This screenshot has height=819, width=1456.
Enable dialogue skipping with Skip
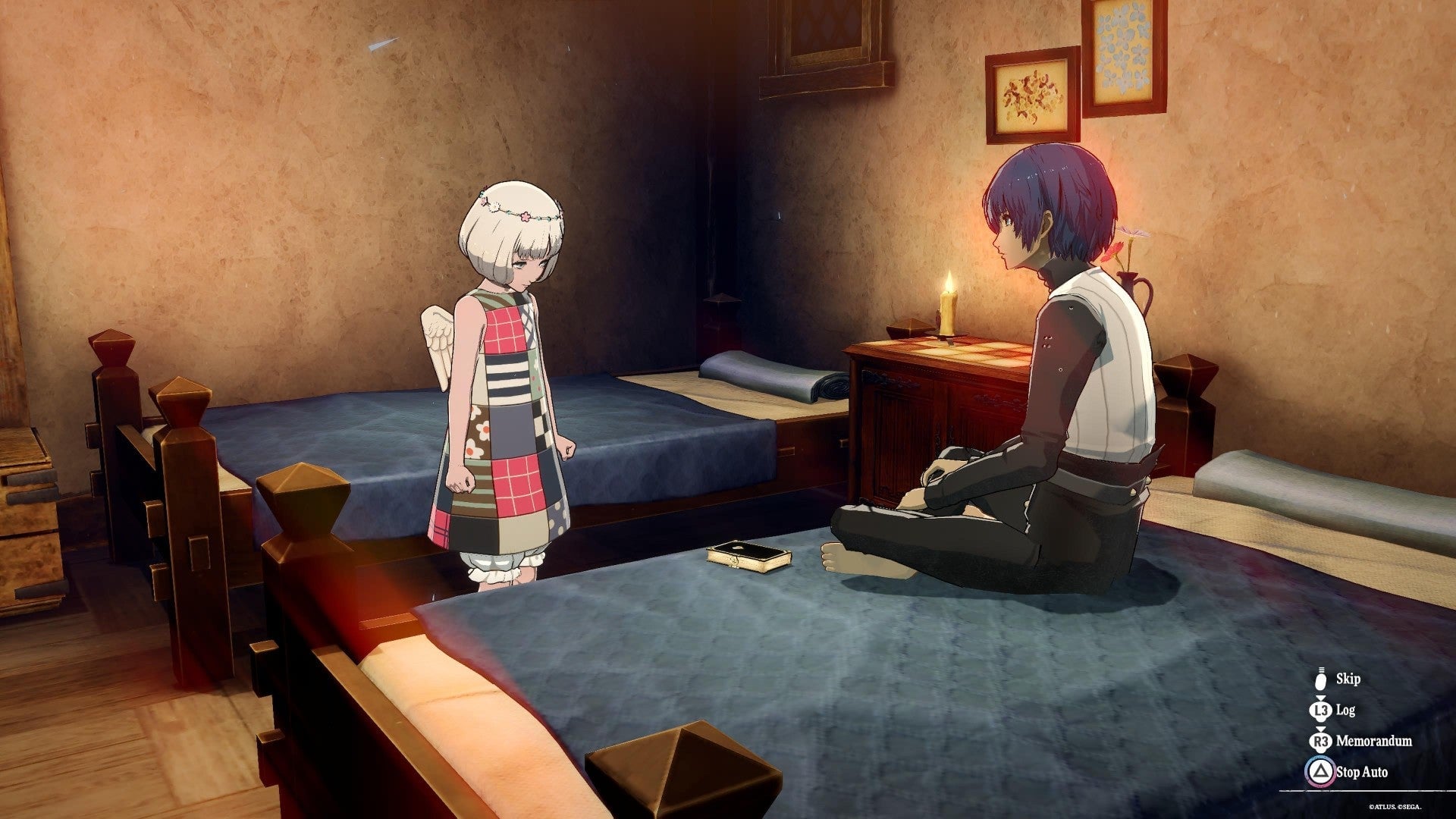coord(1349,680)
